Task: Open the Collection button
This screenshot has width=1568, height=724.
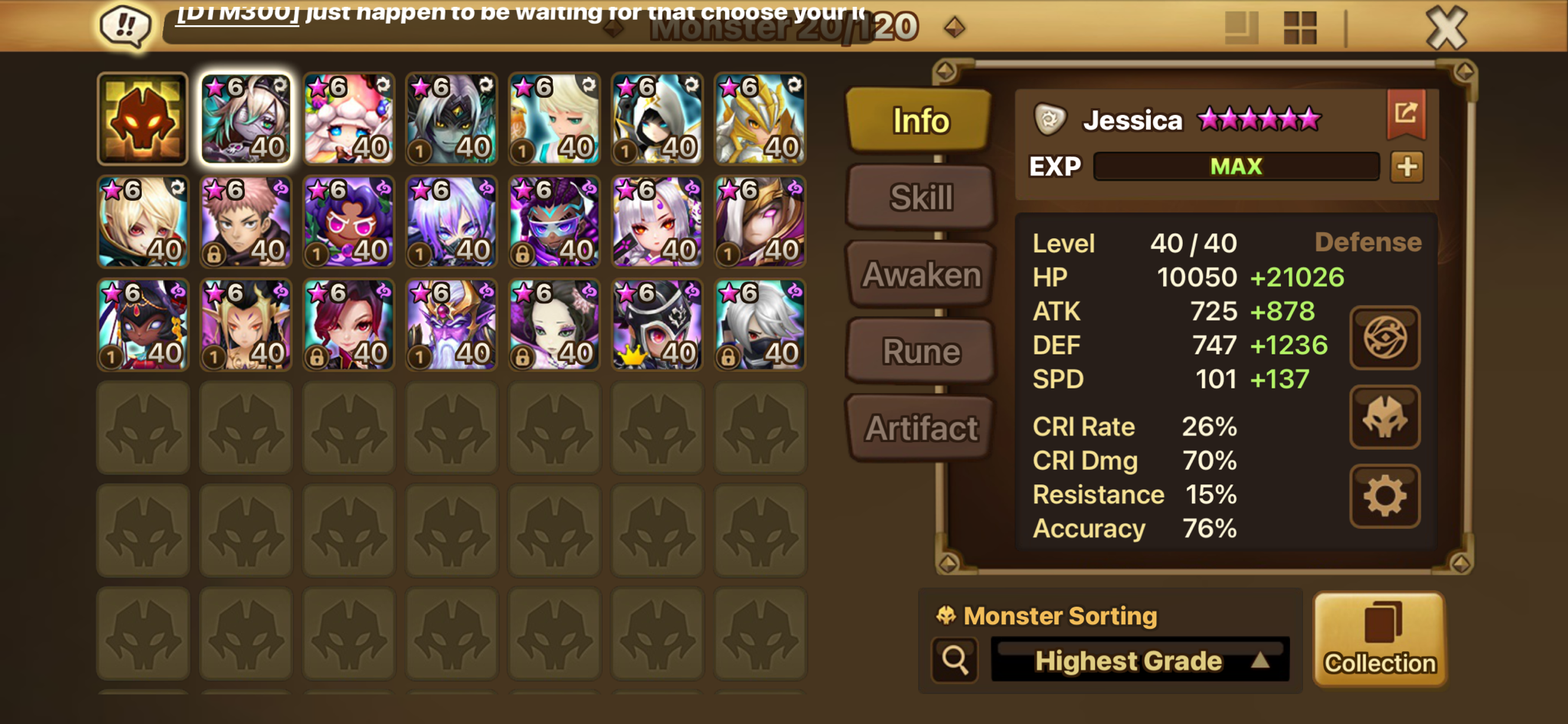Action: (x=1380, y=639)
